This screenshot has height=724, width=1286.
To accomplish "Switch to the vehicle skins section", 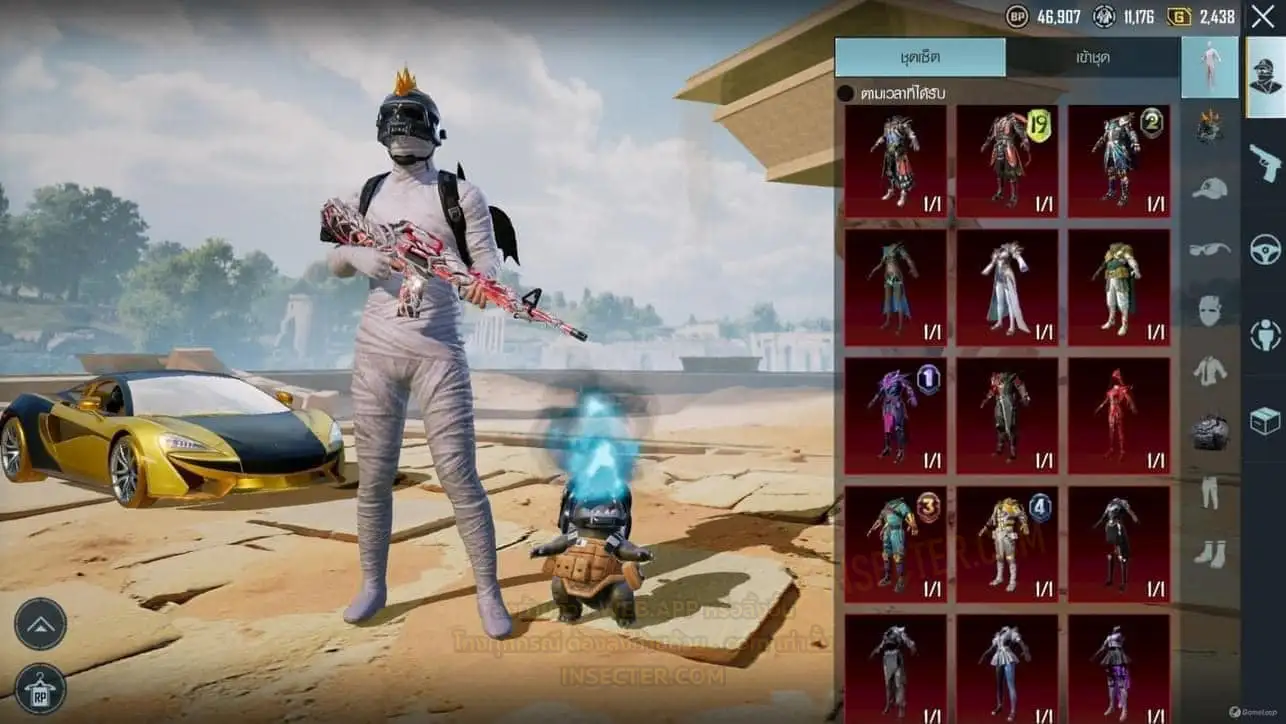I will pyautogui.click(x=1265, y=249).
